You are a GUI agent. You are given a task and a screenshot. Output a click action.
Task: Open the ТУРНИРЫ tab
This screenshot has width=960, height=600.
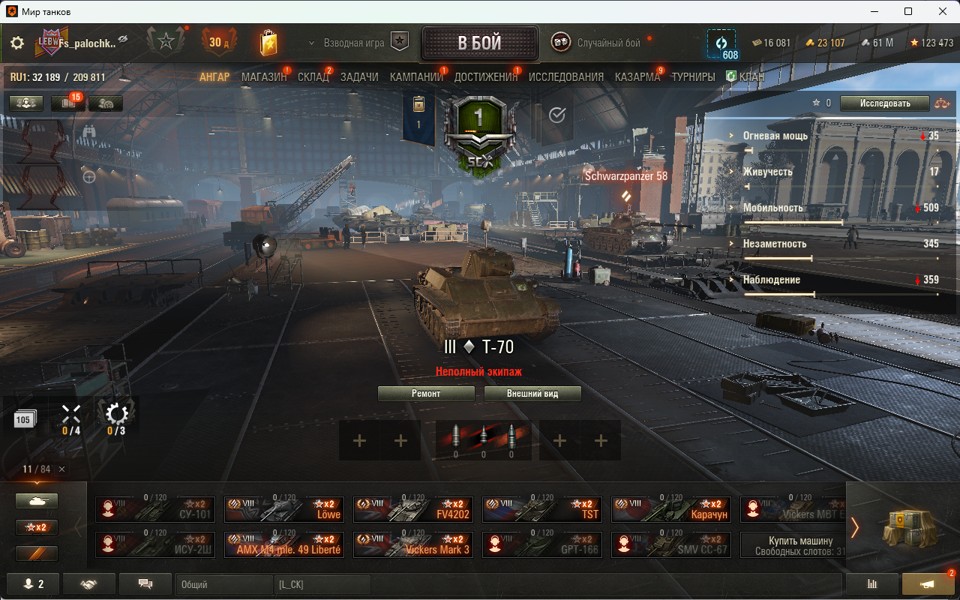click(693, 77)
